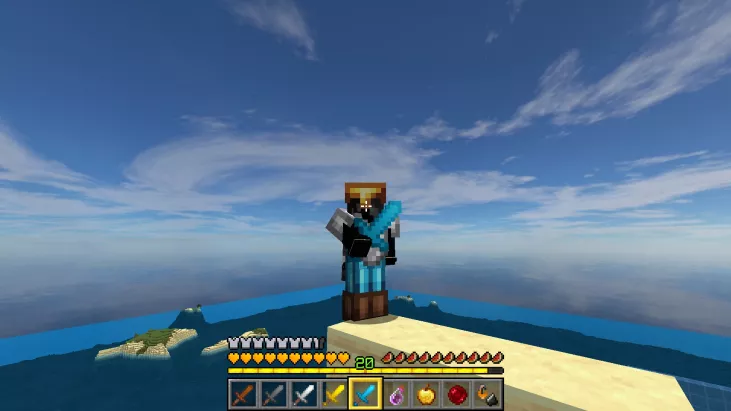This screenshot has height=411, width=731.
Task: Select the stone sword hotbar slot
Action: (273, 394)
